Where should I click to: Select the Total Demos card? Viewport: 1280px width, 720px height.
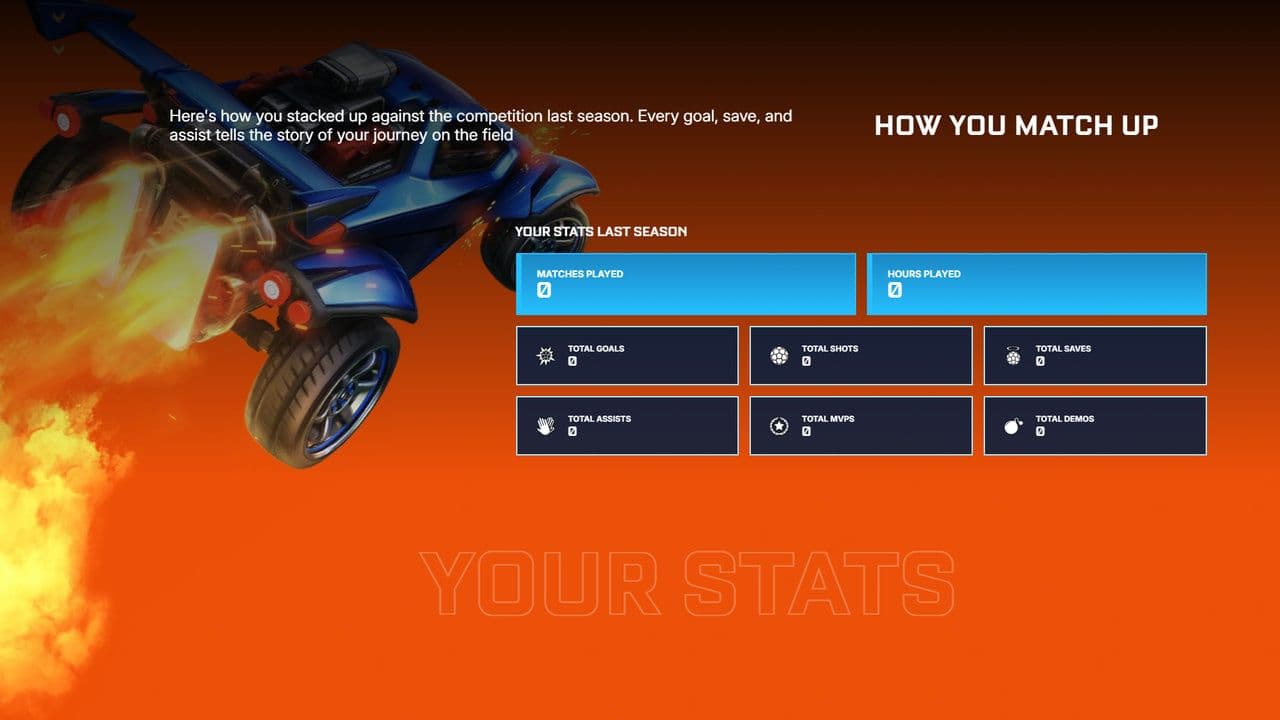coord(1094,425)
